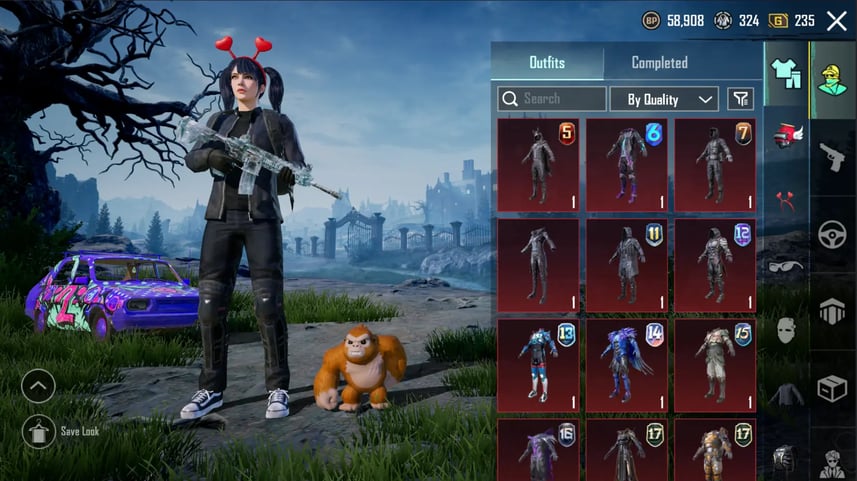This screenshot has height=481, width=857.
Task: Click the outfit Search field
Action: tap(552, 99)
